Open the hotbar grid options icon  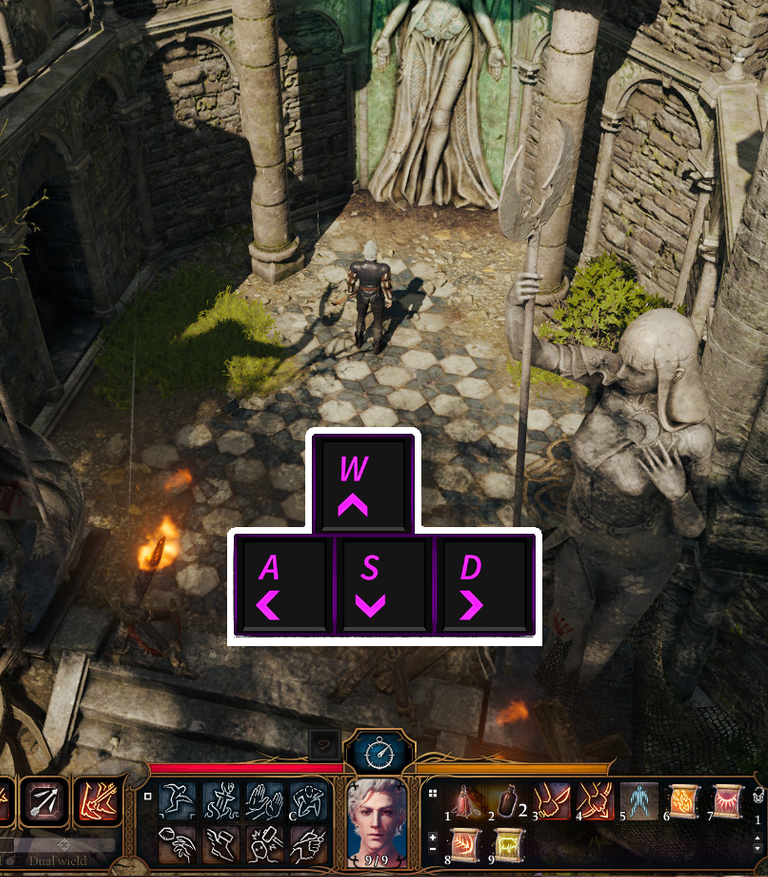tap(433, 793)
